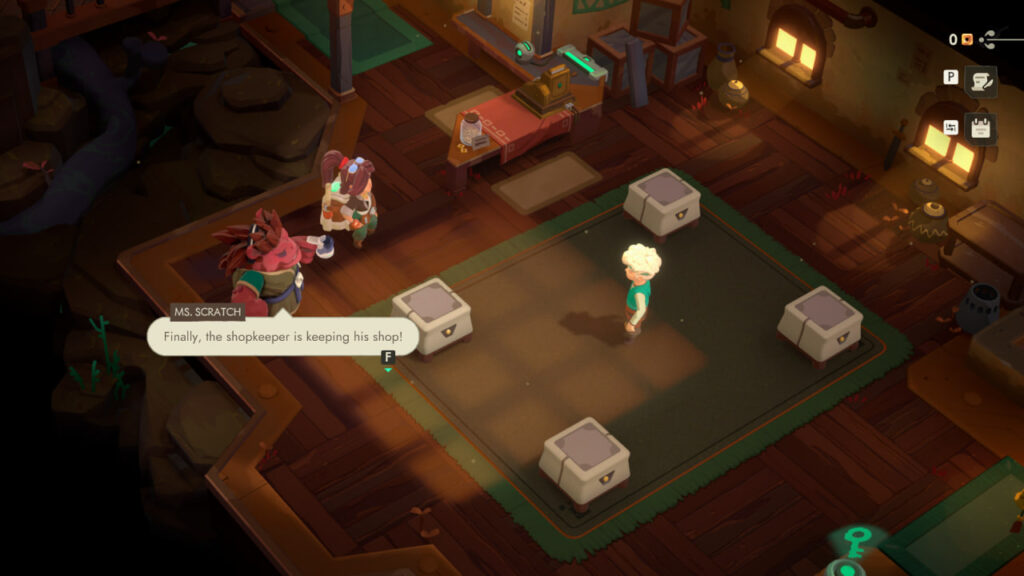
Task: Open the quest scroll and quill icon
Action: (981, 82)
